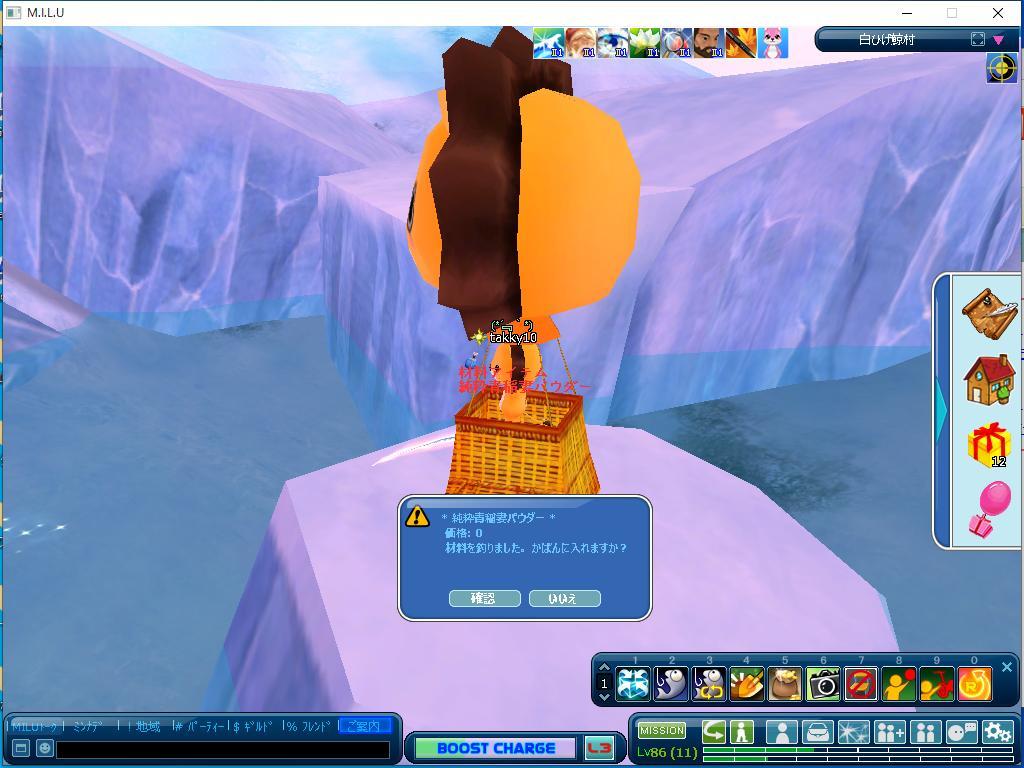Use the shovel dig skill in hotbar
This screenshot has height=768, width=1024.
tap(747, 684)
